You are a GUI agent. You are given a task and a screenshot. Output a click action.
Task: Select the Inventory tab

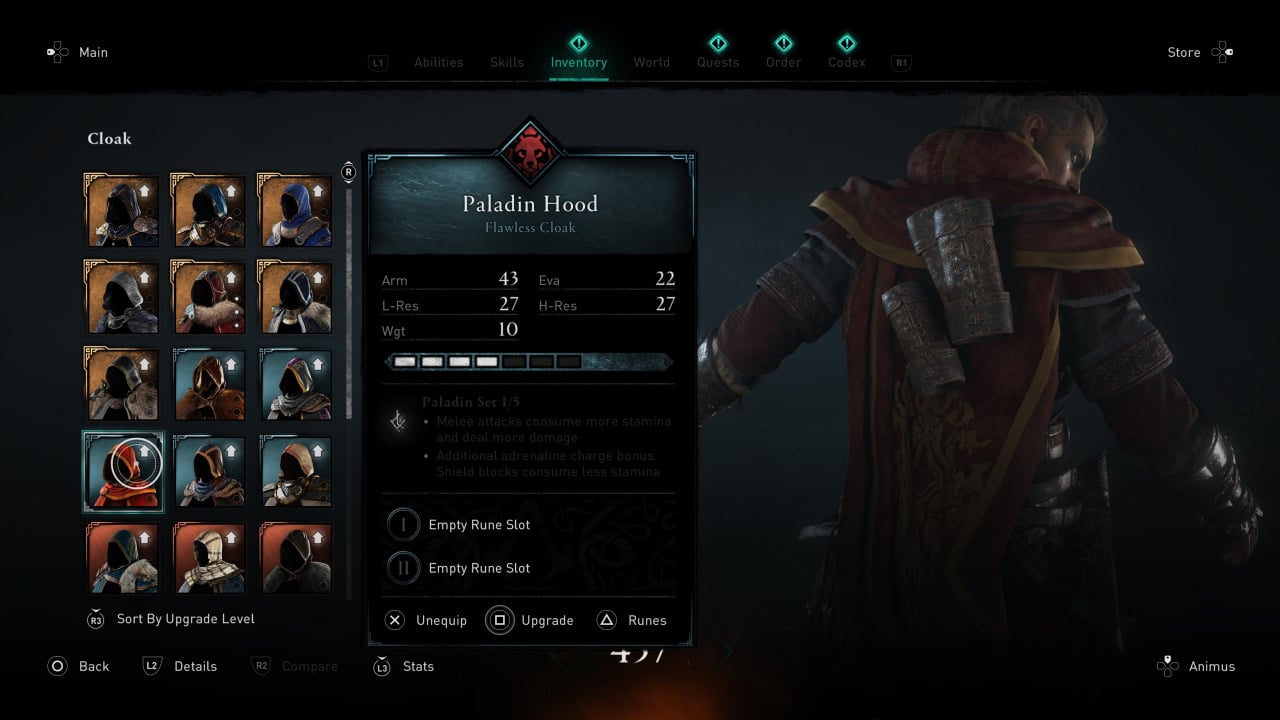tap(578, 62)
